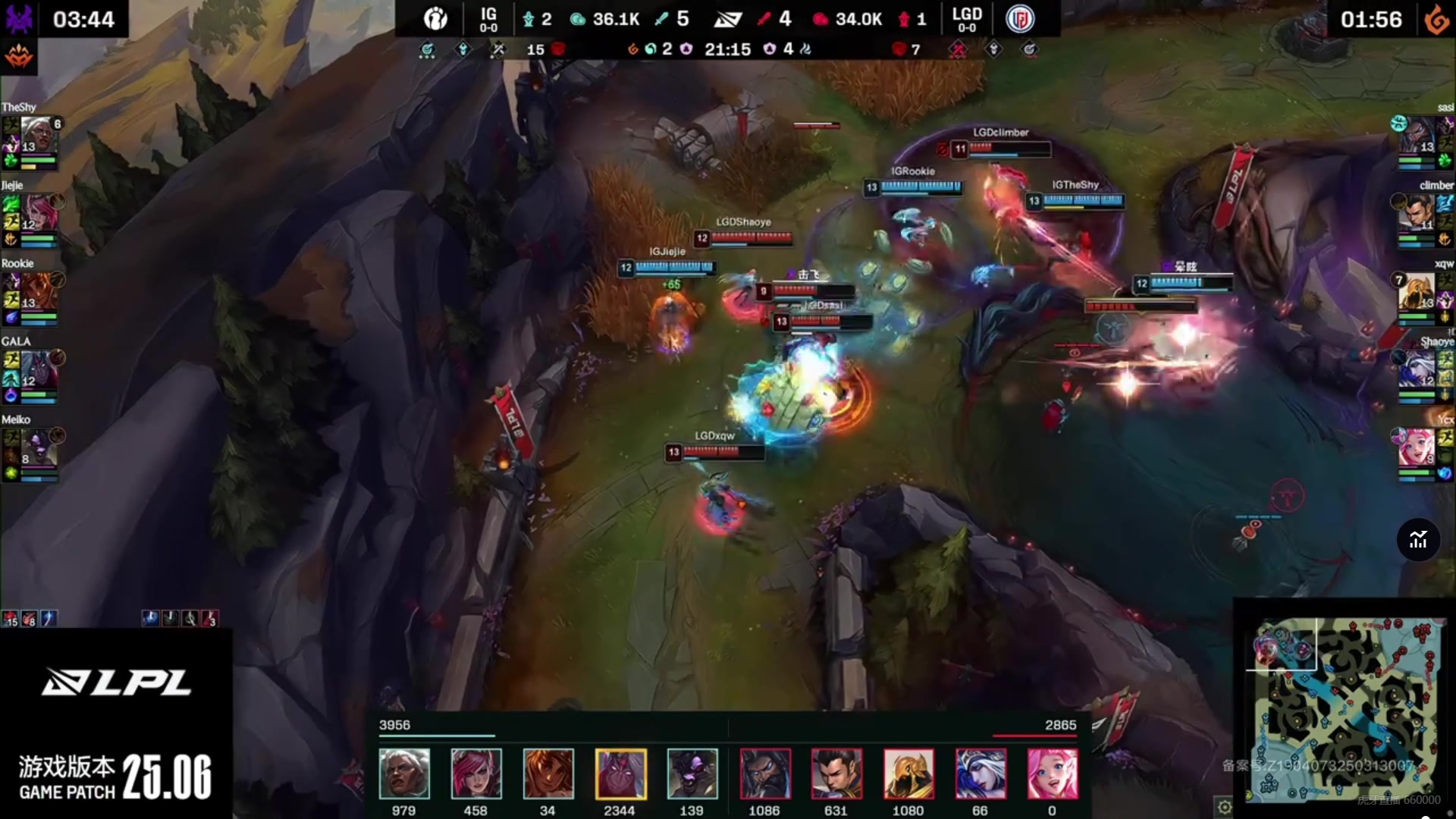Select bottom bar portrait with 2344 gold
1456x819 pixels.
click(620, 773)
